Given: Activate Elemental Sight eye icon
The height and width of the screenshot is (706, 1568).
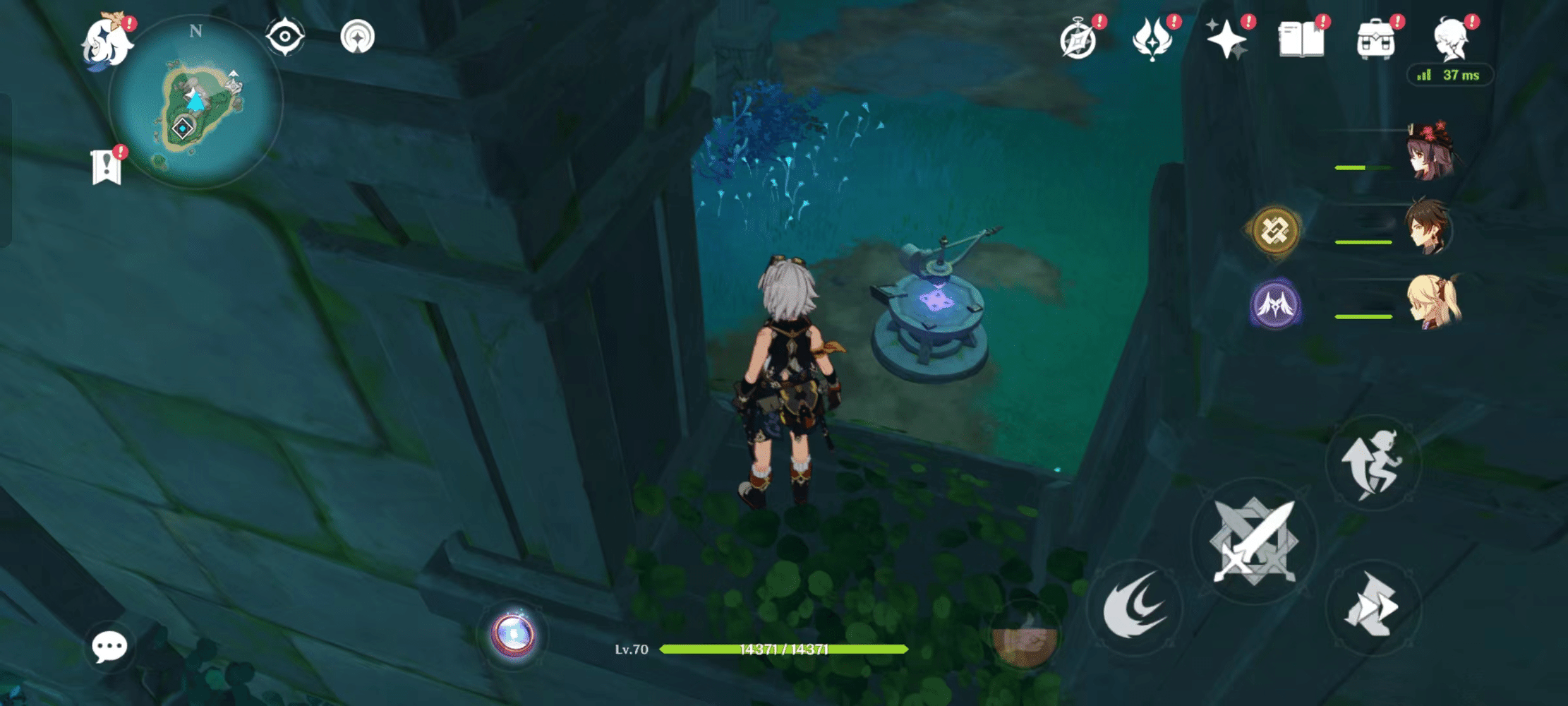Looking at the screenshot, I should pyautogui.click(x=285, y=37).
